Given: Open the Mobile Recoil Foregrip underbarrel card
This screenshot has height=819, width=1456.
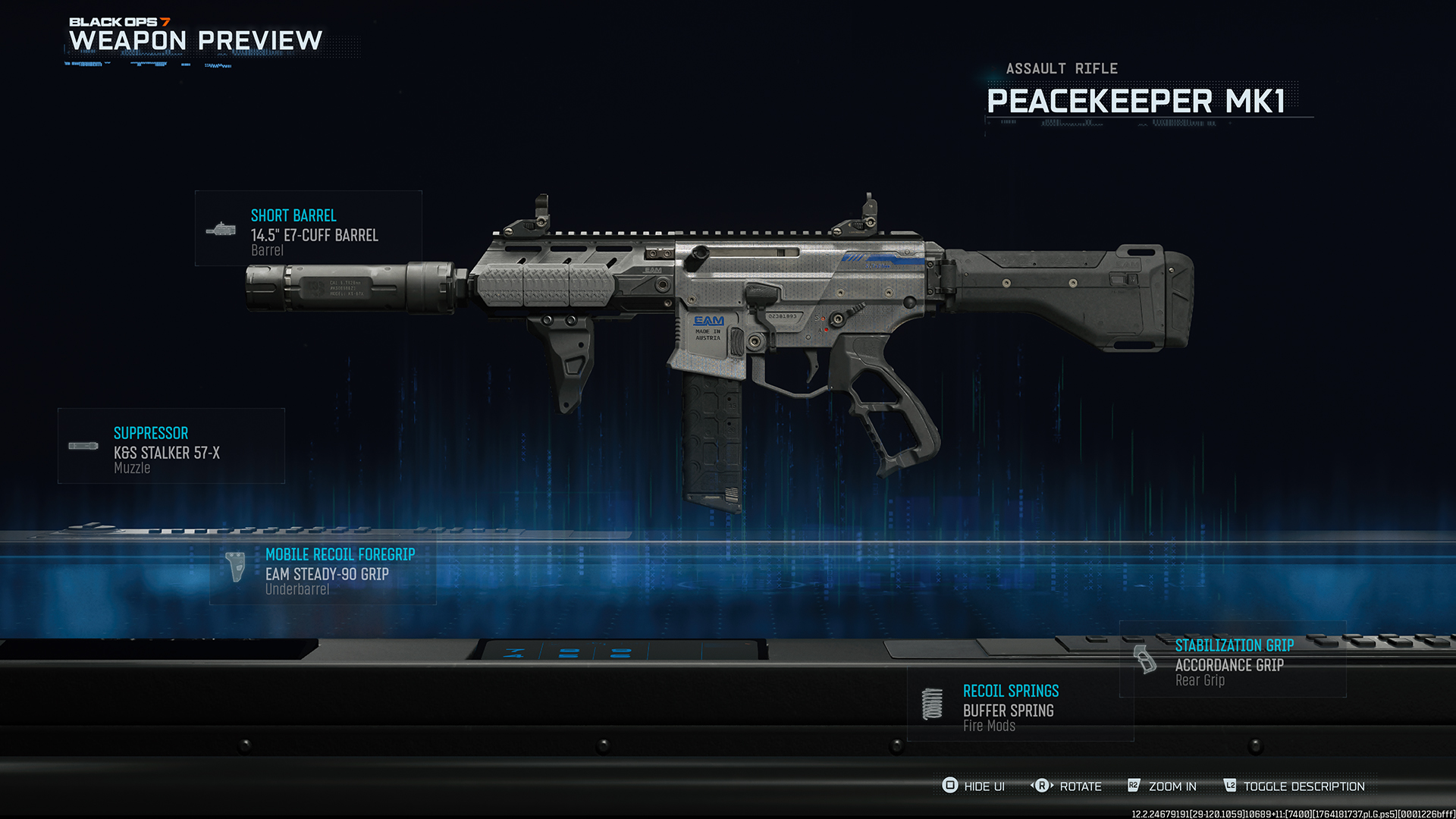Looking at the screenshot, I should pyautogui.click(x=323, y=569).
